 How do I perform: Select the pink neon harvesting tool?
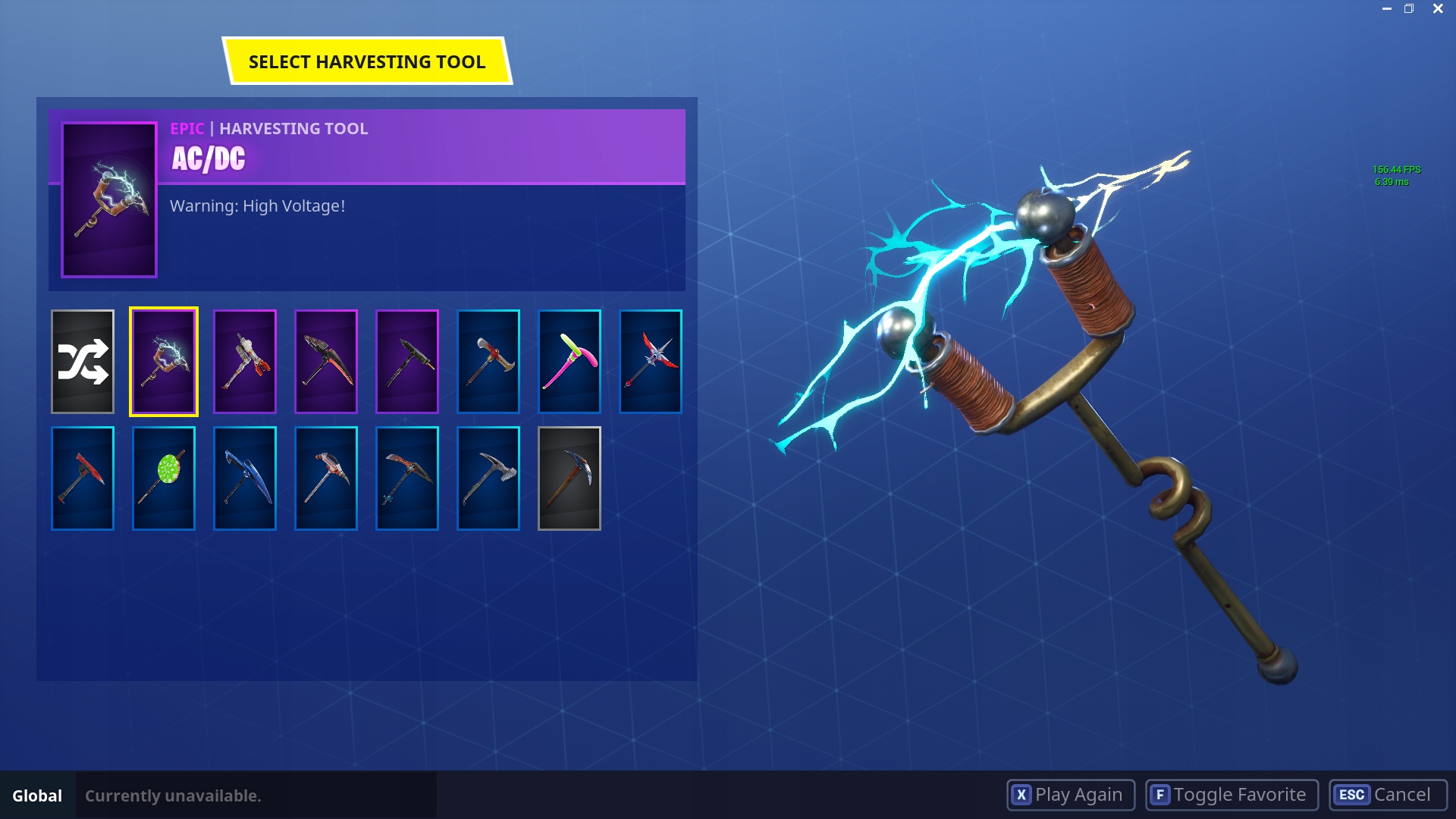(569, 361)
